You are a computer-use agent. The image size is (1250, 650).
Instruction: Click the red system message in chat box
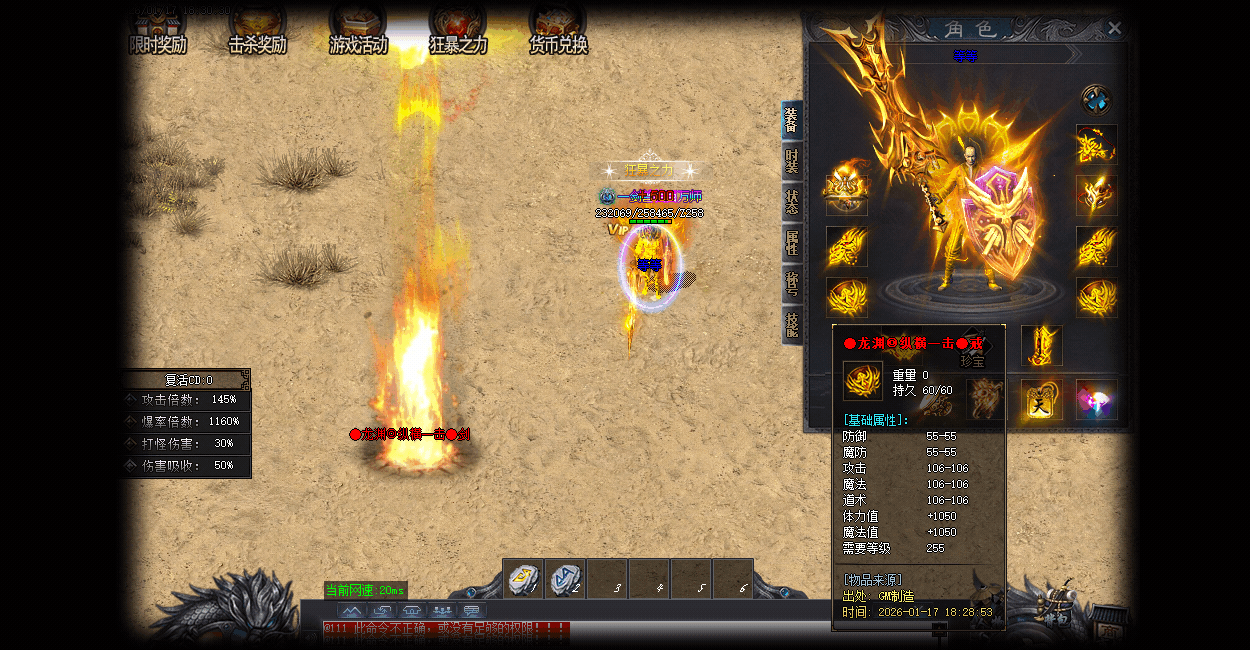point(446,629)
